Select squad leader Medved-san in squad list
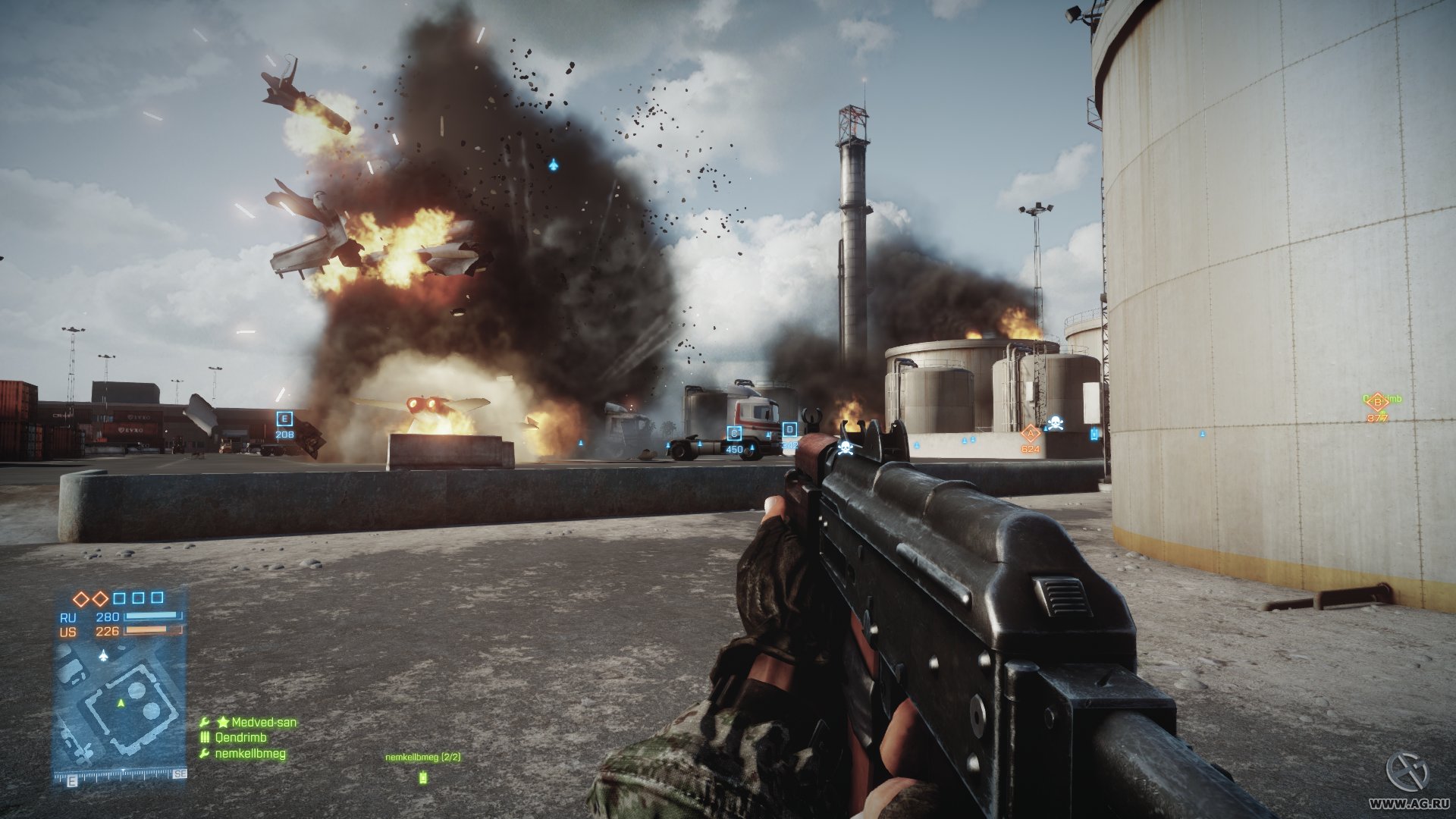1456x819 pixels. (x=263, y=723)
